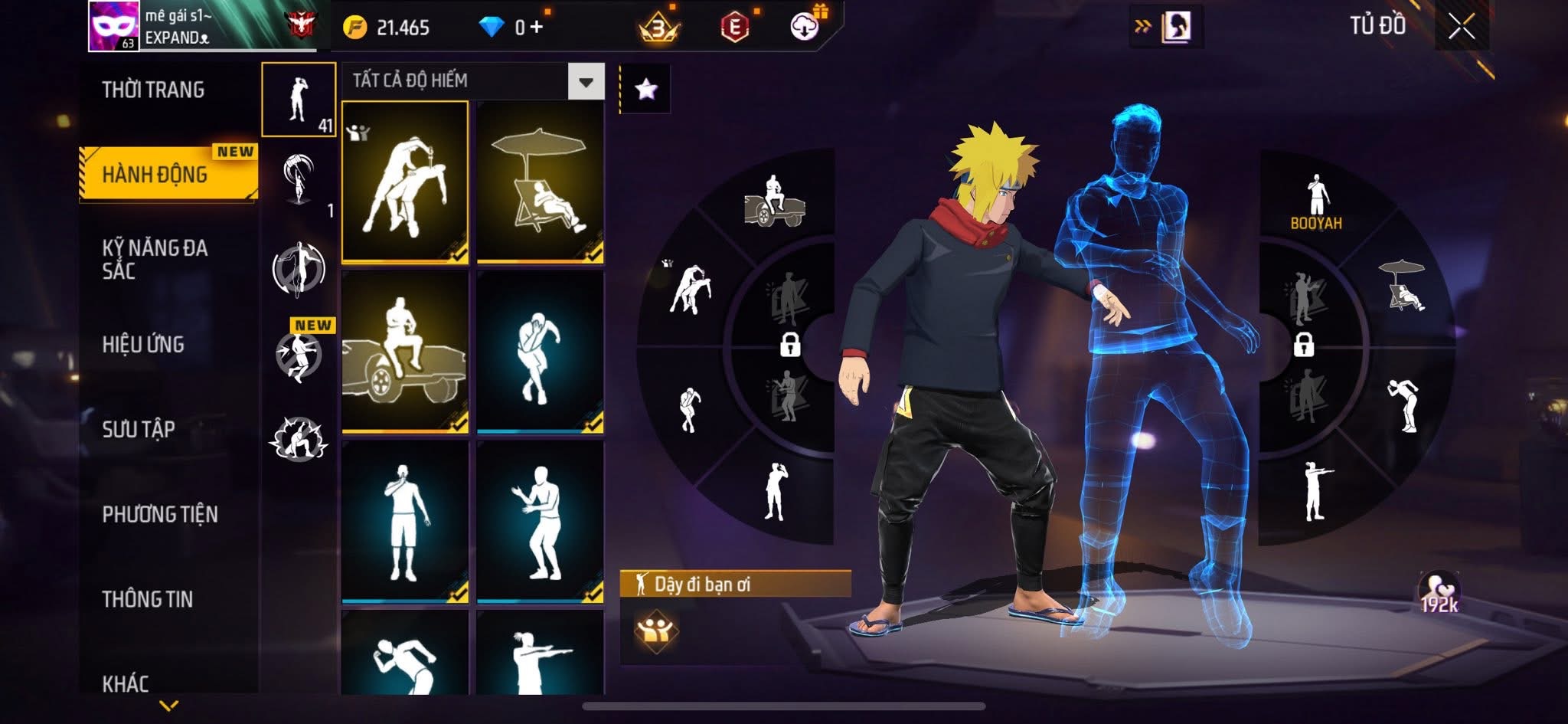The width and height of the screenshot is (1568, 724).
Task: Add diamonds with the plus button
Action: 537,28
